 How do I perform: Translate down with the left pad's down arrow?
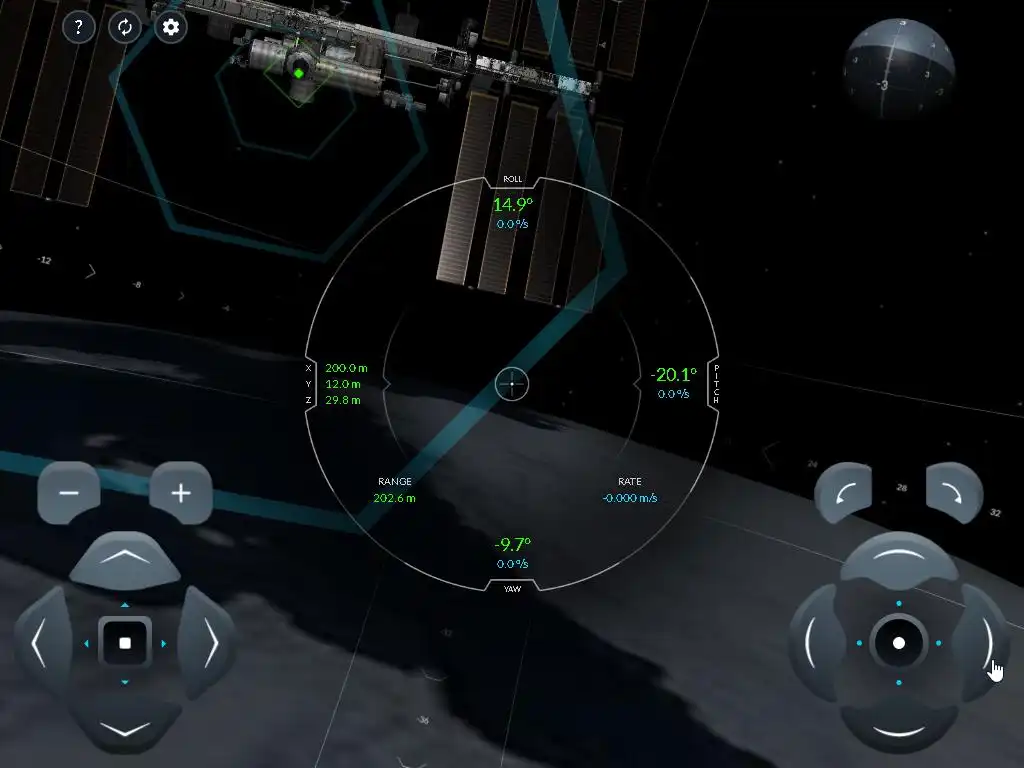point(125,726)
